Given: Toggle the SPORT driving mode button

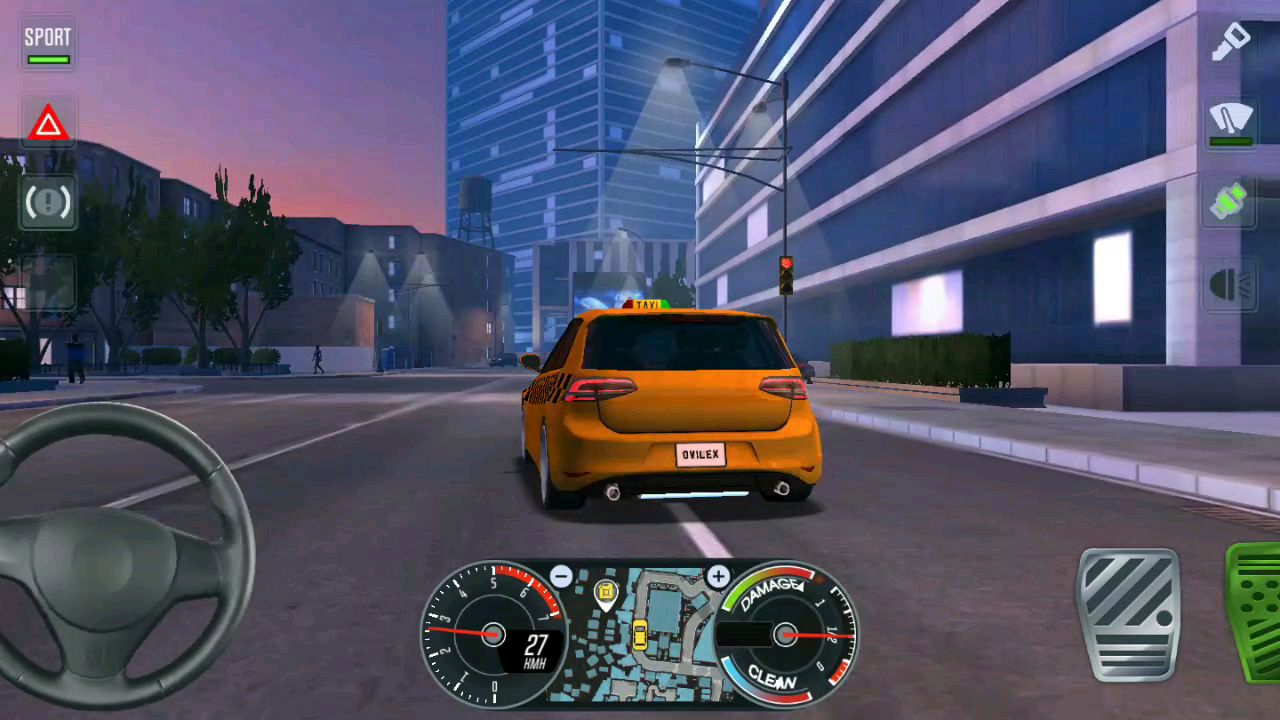Looking at the screenshot, I should 48,44.
